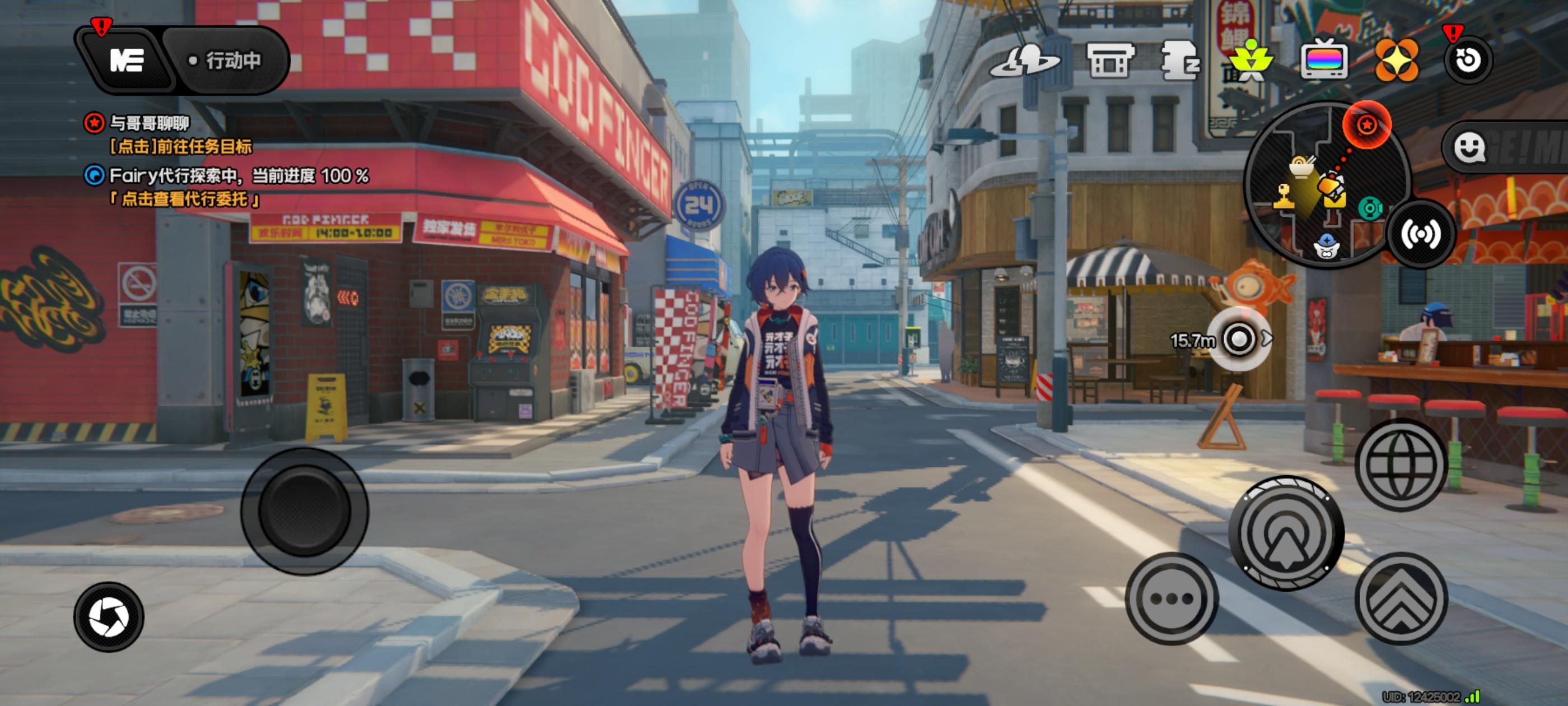Select the red star quest marker on minimap
This screenshot has width=1568, height=706.
pos(1366,125)
